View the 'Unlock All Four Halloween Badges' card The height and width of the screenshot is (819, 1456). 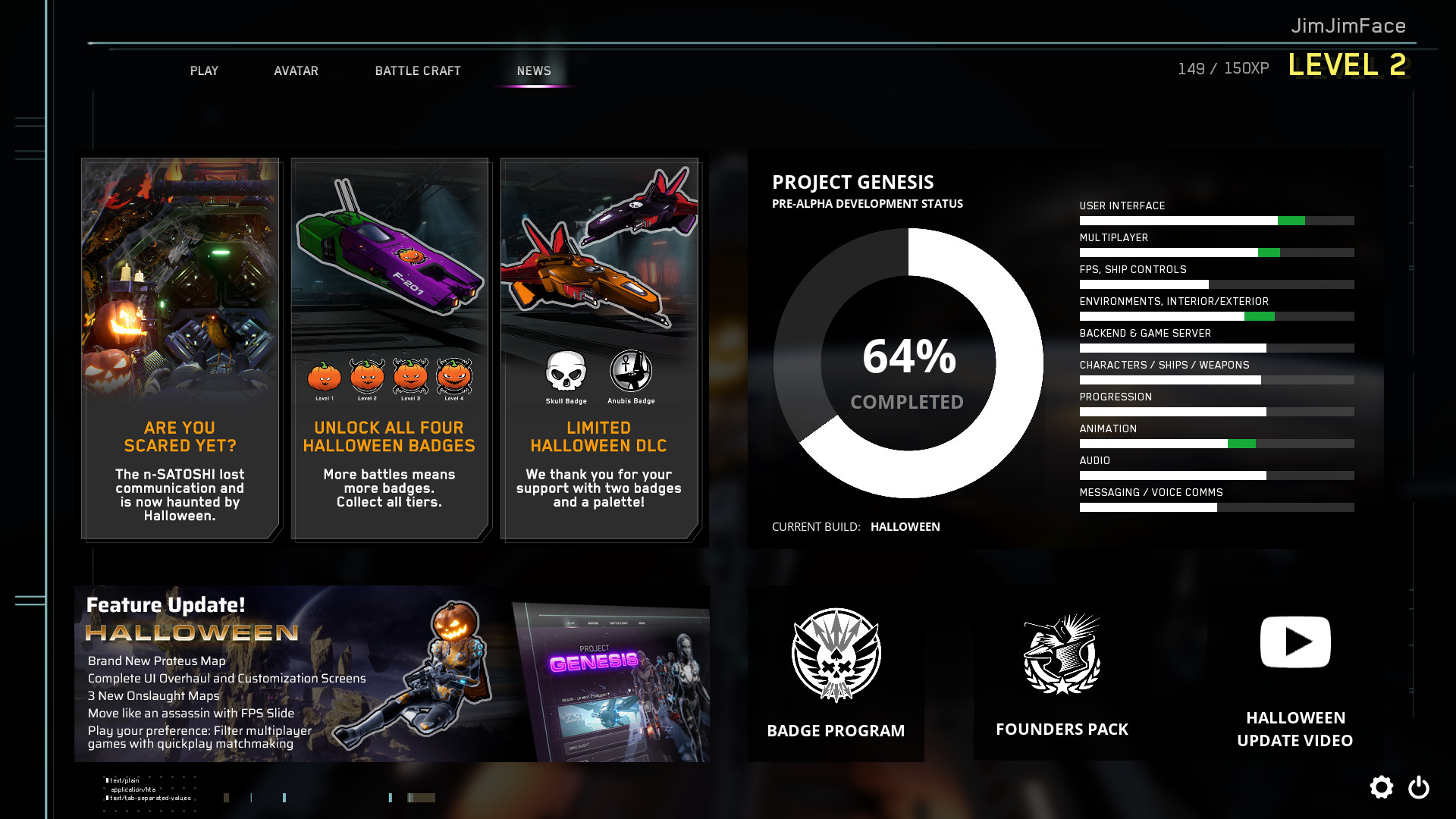pyautogui.click(x=389, y=349)
